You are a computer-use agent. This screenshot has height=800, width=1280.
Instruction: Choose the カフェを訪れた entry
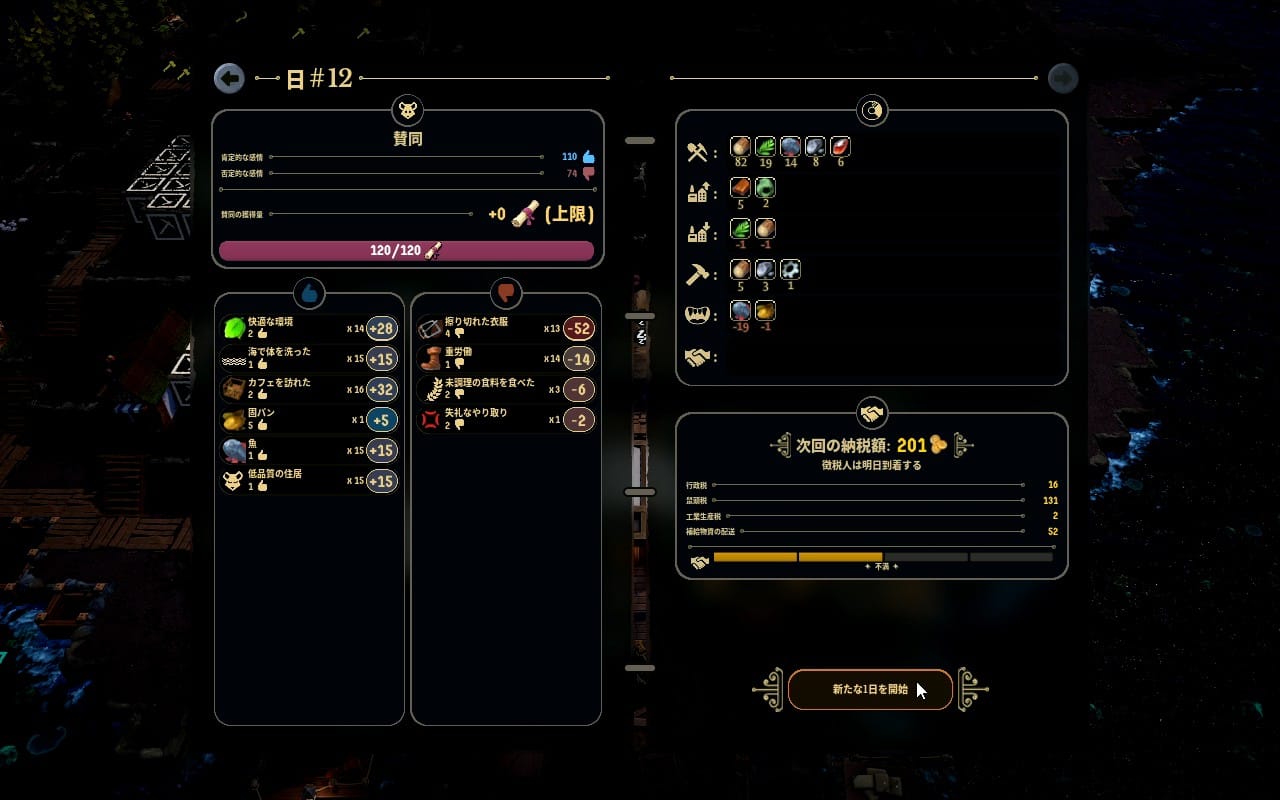pos(309,389)
